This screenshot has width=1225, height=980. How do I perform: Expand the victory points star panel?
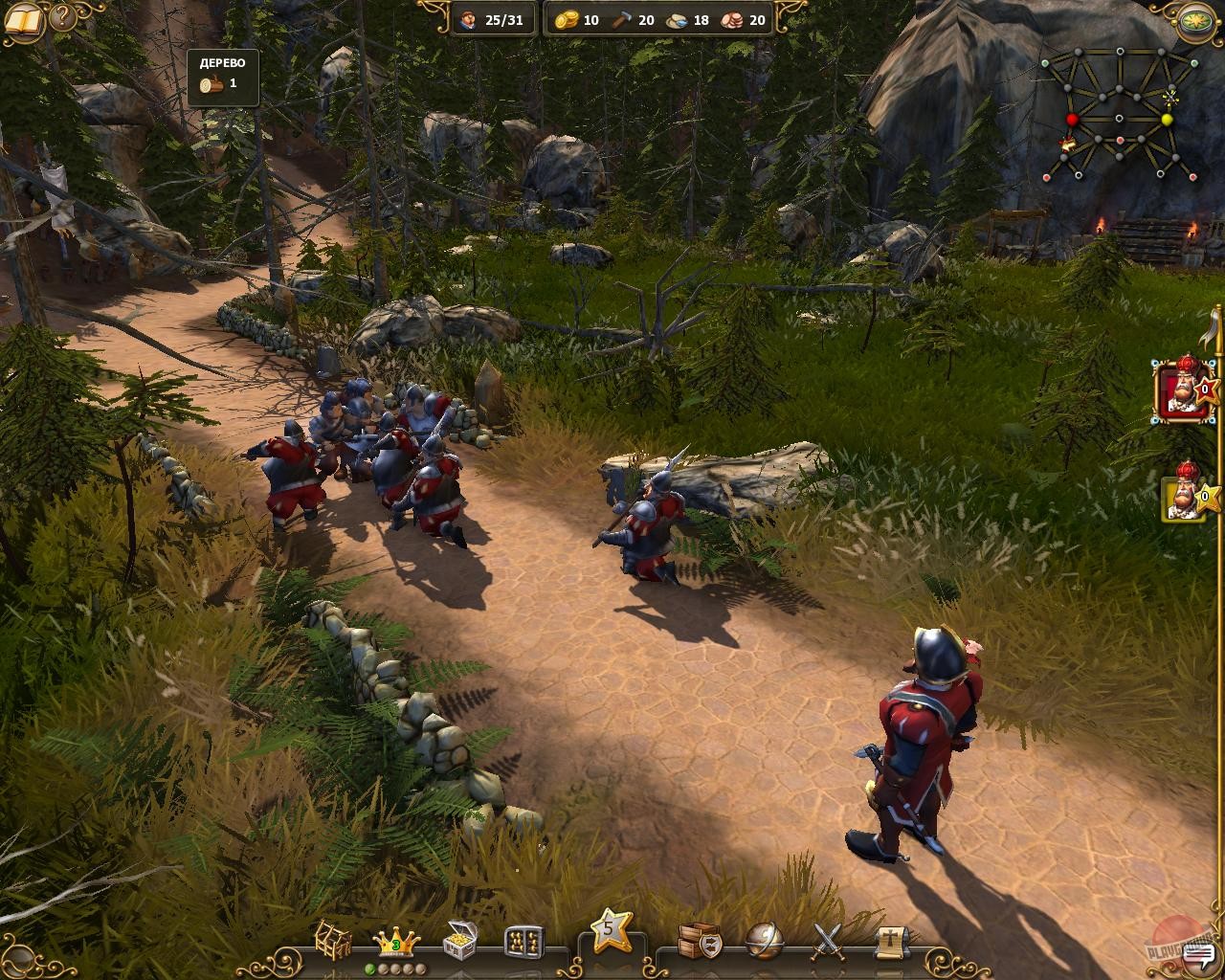point(610,930)
